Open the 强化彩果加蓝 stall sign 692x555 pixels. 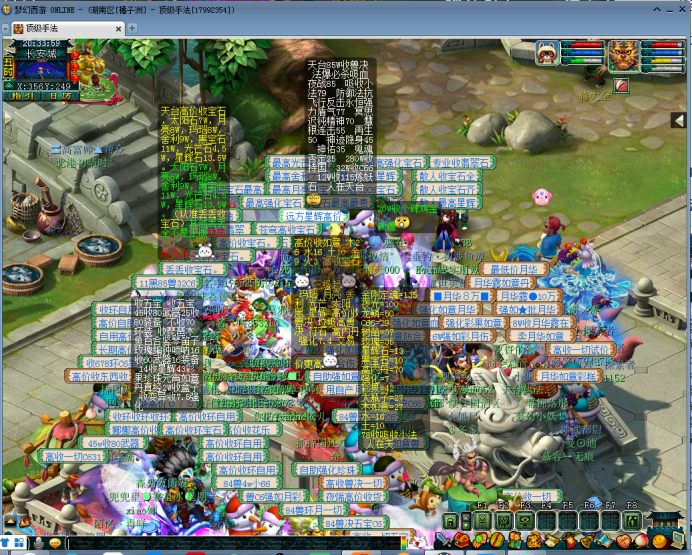click(x=474, y=323)
